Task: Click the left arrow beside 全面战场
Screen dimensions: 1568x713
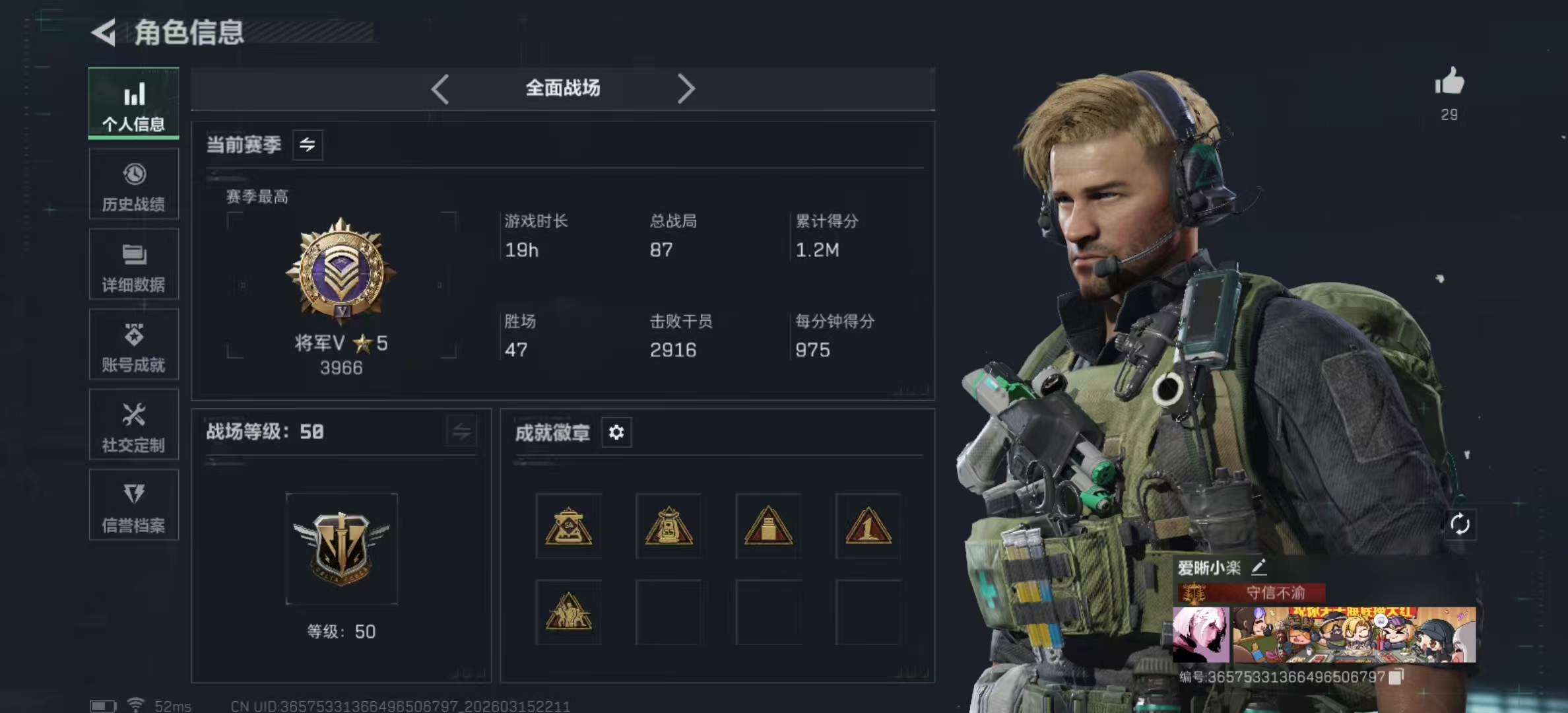Action: tap(440, 88)
